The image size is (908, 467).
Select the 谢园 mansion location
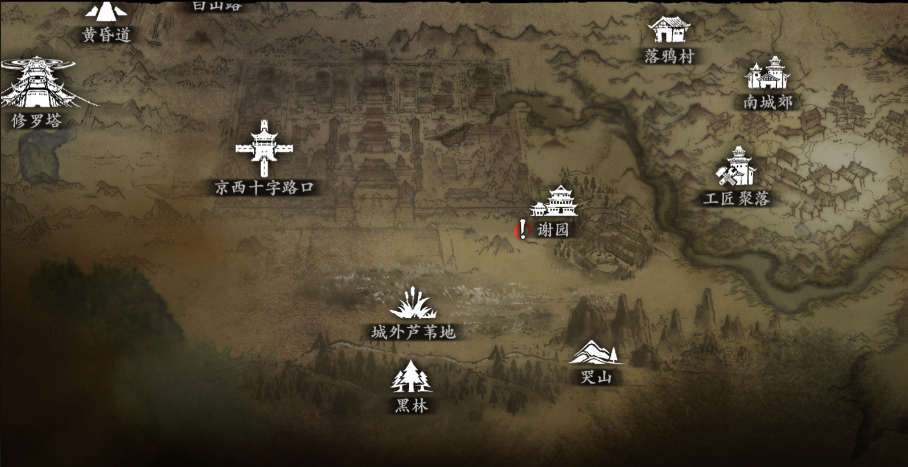pos(555,204)
